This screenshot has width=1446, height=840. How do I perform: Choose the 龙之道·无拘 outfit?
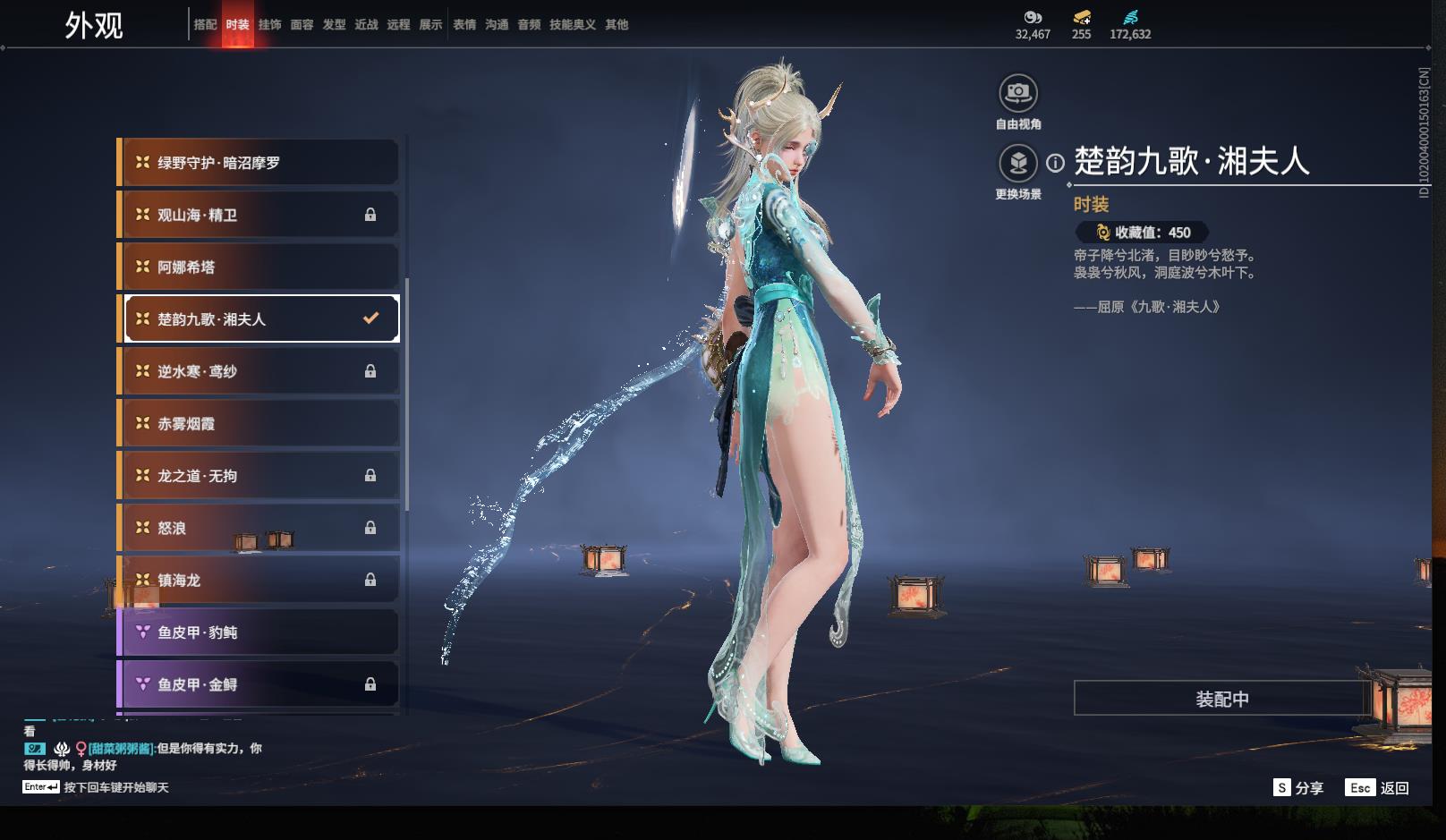pos(258,476)
